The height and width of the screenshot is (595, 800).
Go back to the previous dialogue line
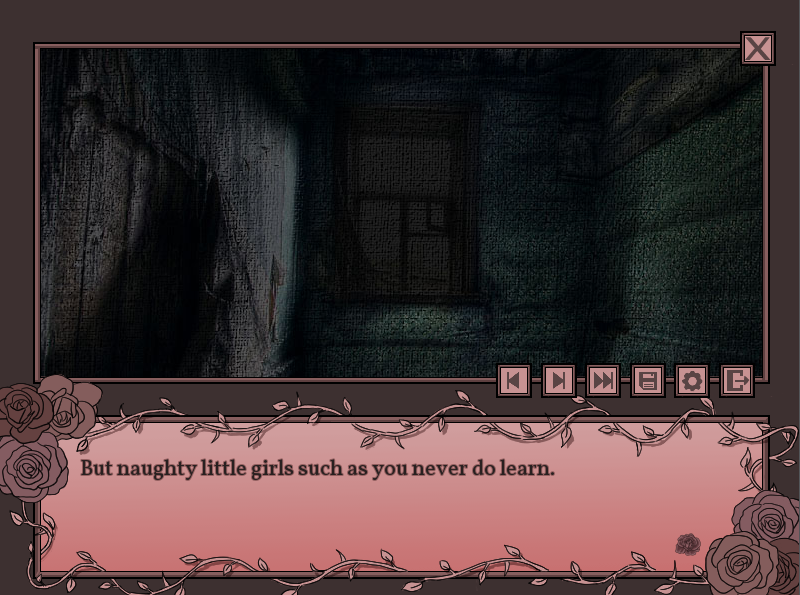pos(514,380)
